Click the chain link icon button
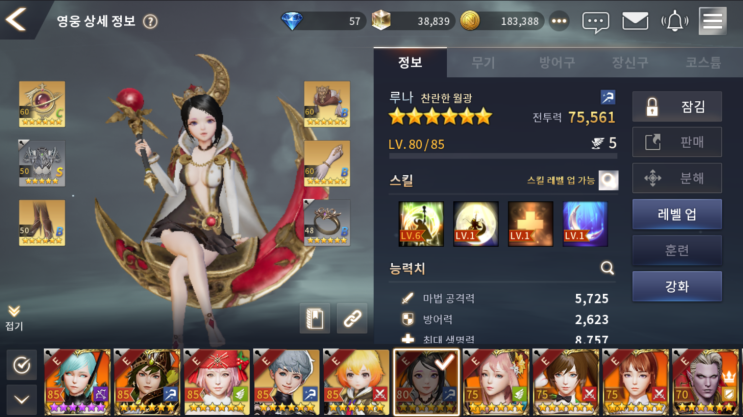The width and height of the screenshot is (743, 417). click(x=351, y=319)
